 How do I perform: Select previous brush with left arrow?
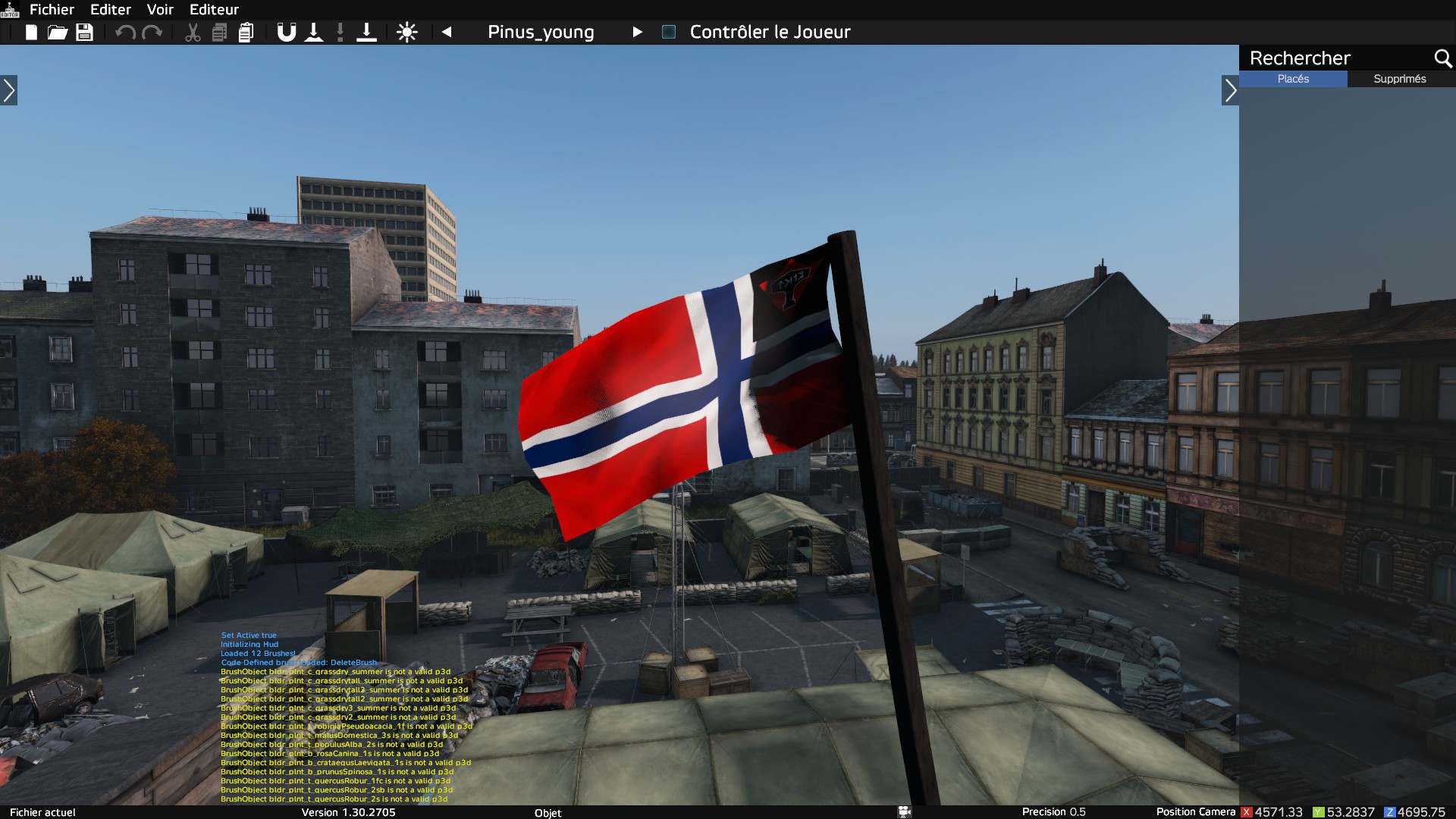[x=447, y=32]
